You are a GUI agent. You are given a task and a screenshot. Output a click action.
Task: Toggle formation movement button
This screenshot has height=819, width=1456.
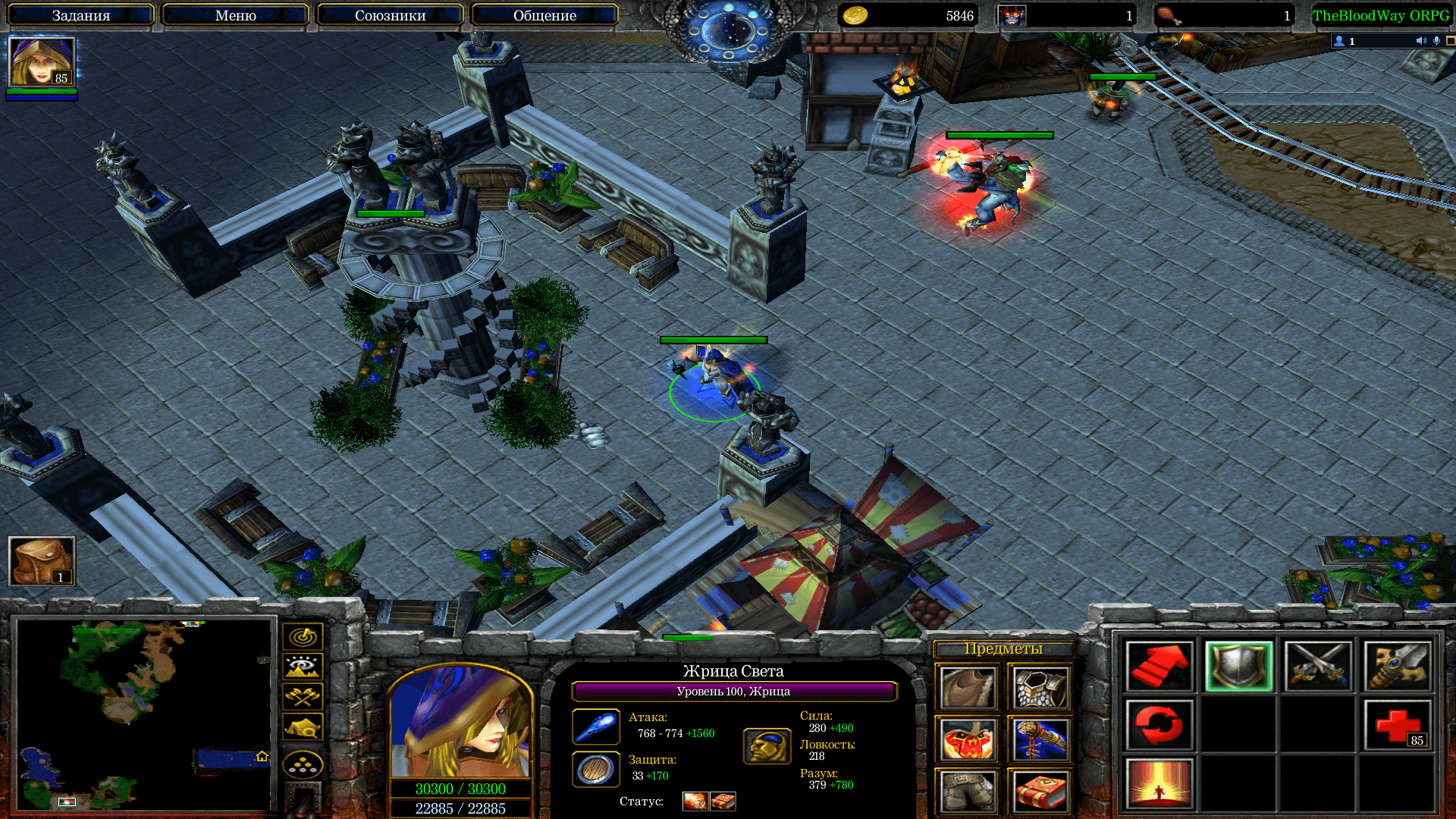(303, 764)
